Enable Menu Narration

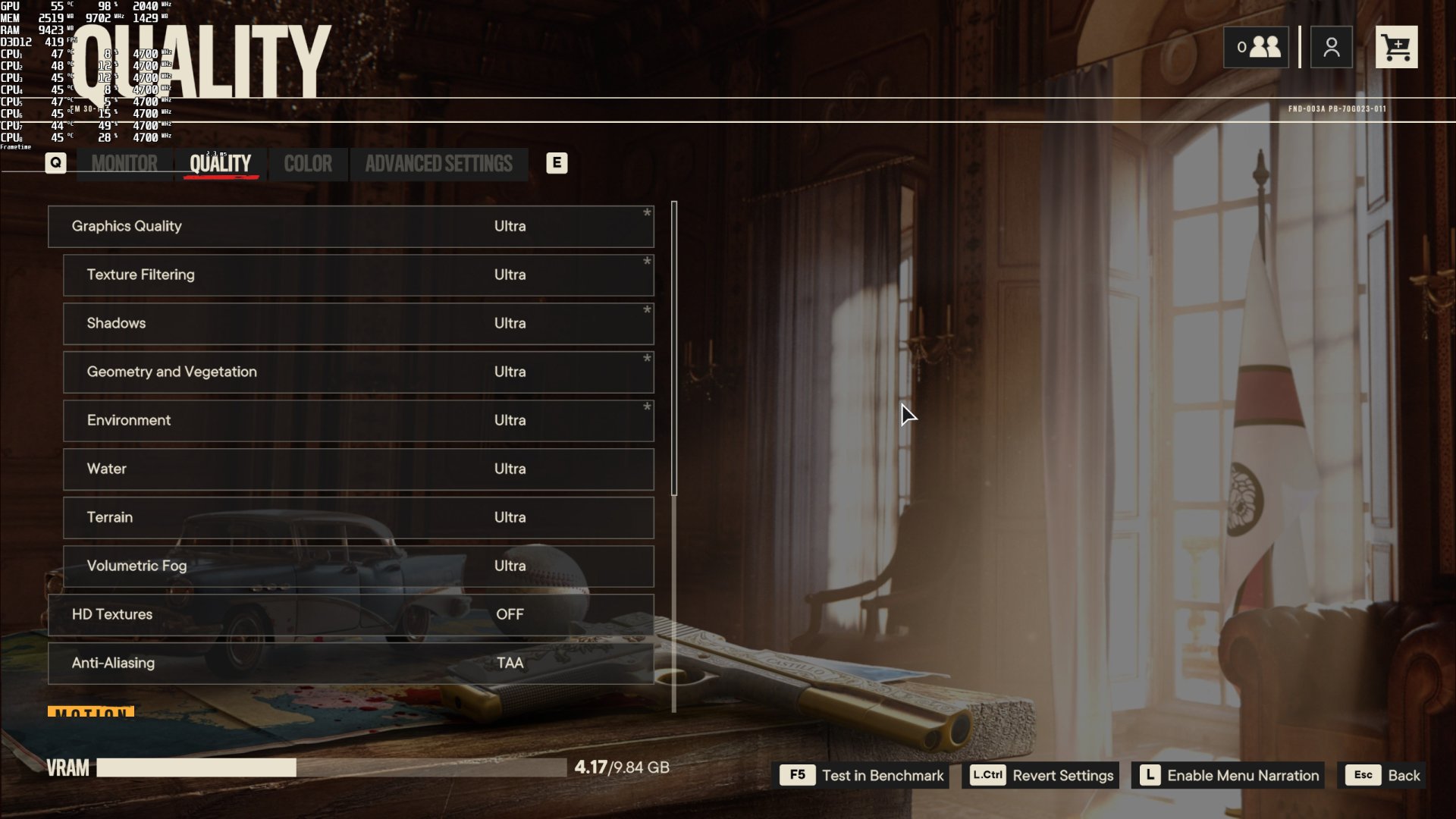(x=1244, y=775)
